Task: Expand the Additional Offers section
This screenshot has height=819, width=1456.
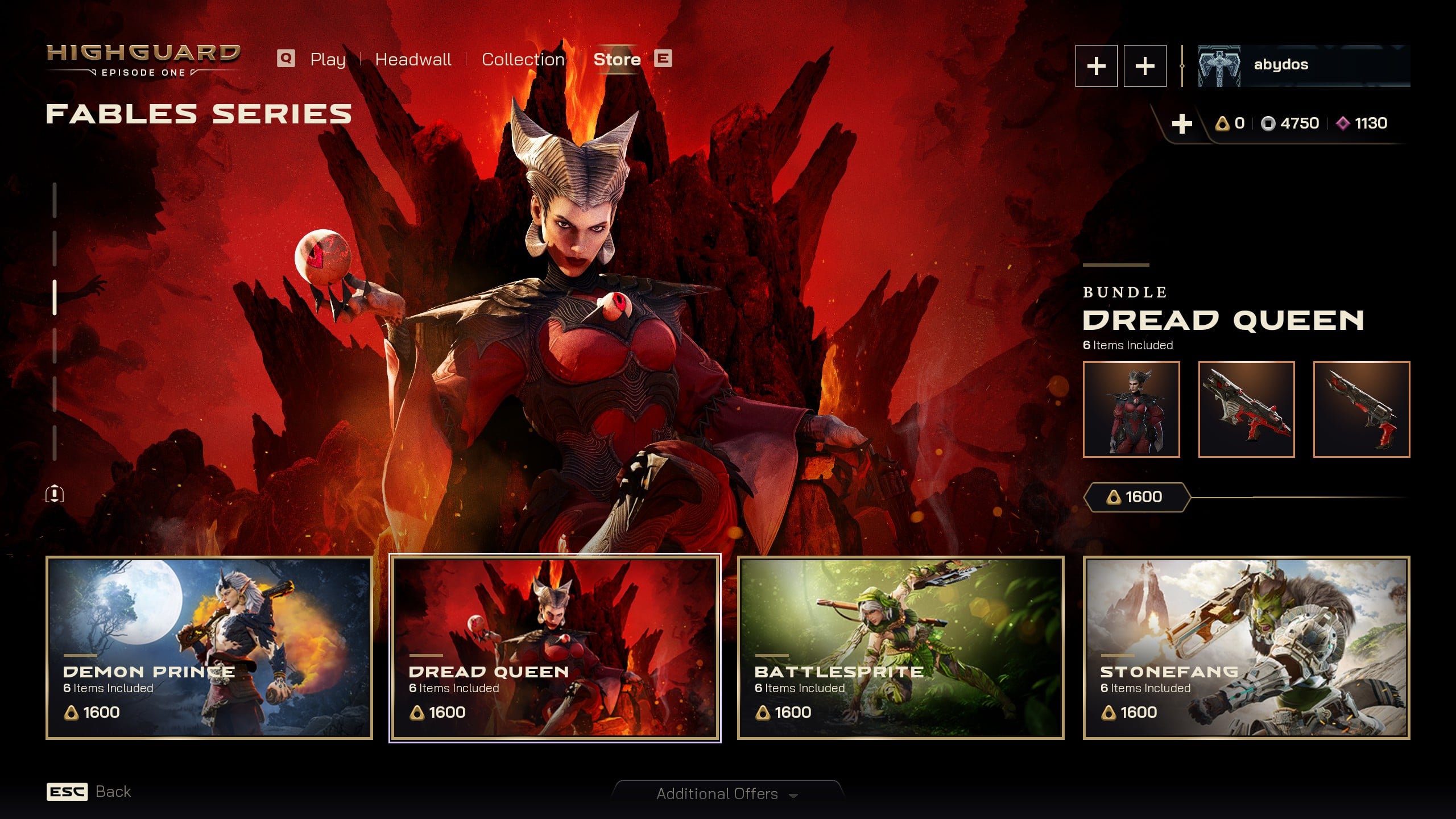Action: pos(727,793)
